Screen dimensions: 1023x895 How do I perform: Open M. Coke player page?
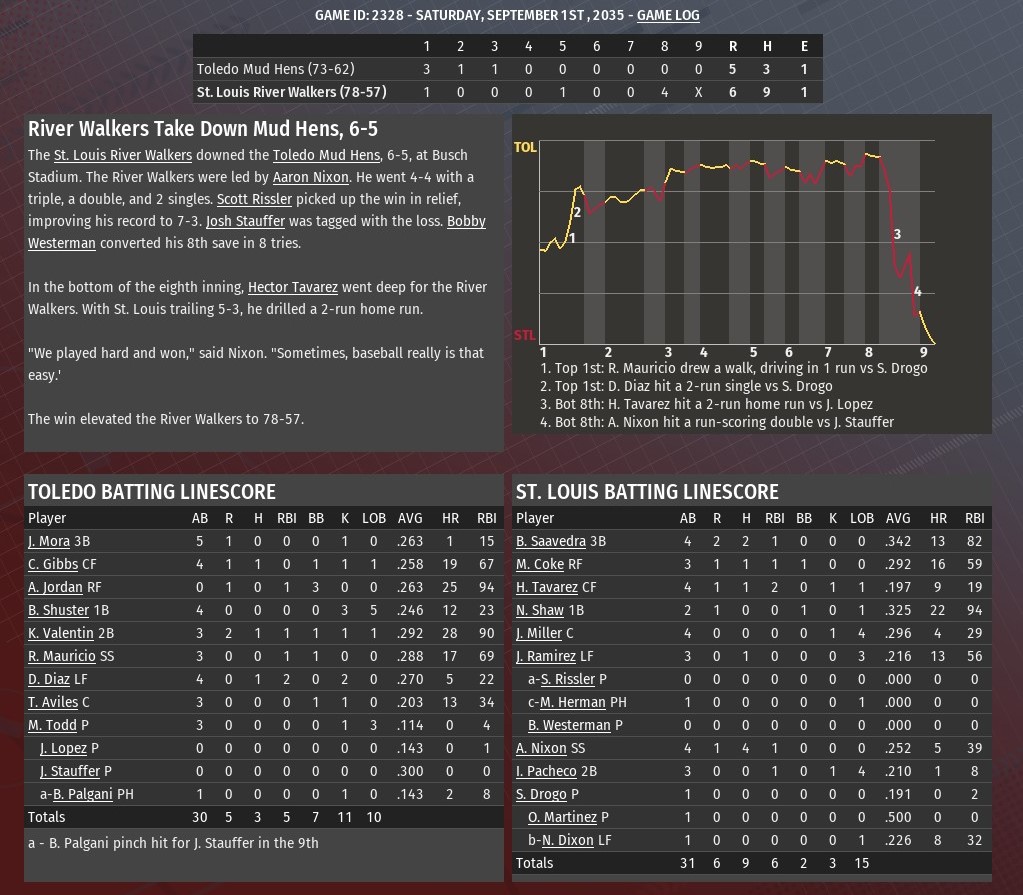click(x=540, y=564)
